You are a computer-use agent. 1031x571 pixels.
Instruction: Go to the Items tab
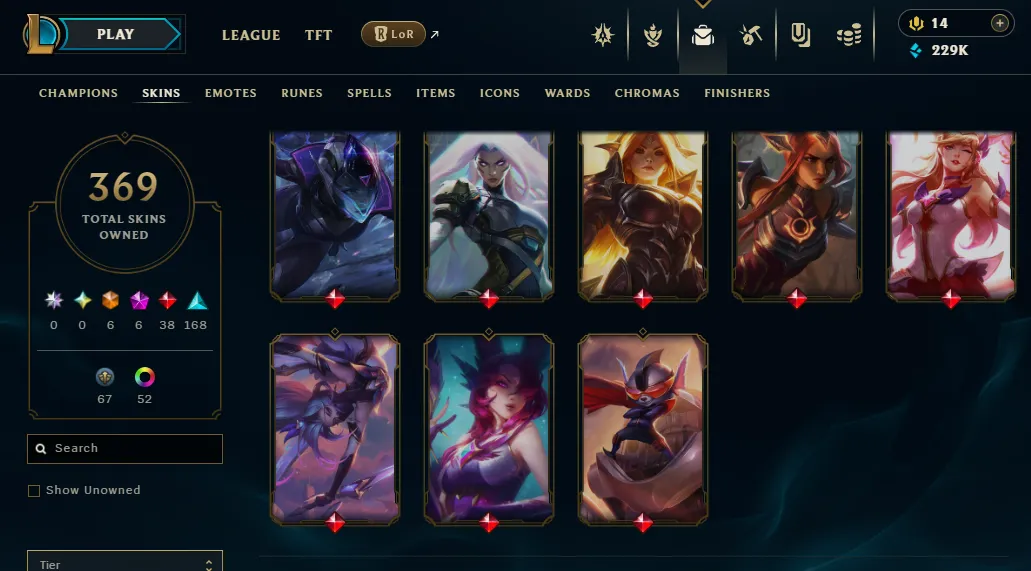tap(436, 93)
